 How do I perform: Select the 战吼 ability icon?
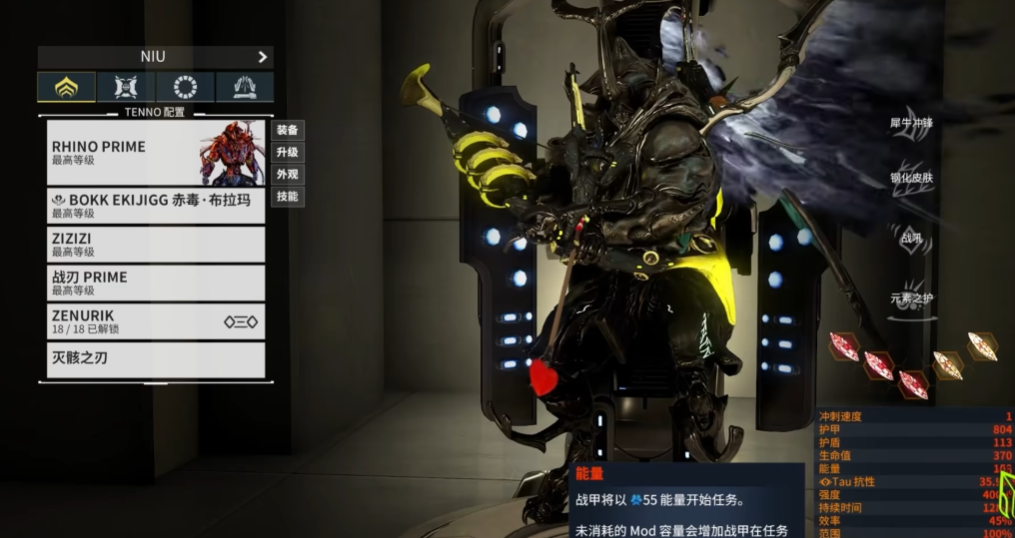tap(908, 238)
